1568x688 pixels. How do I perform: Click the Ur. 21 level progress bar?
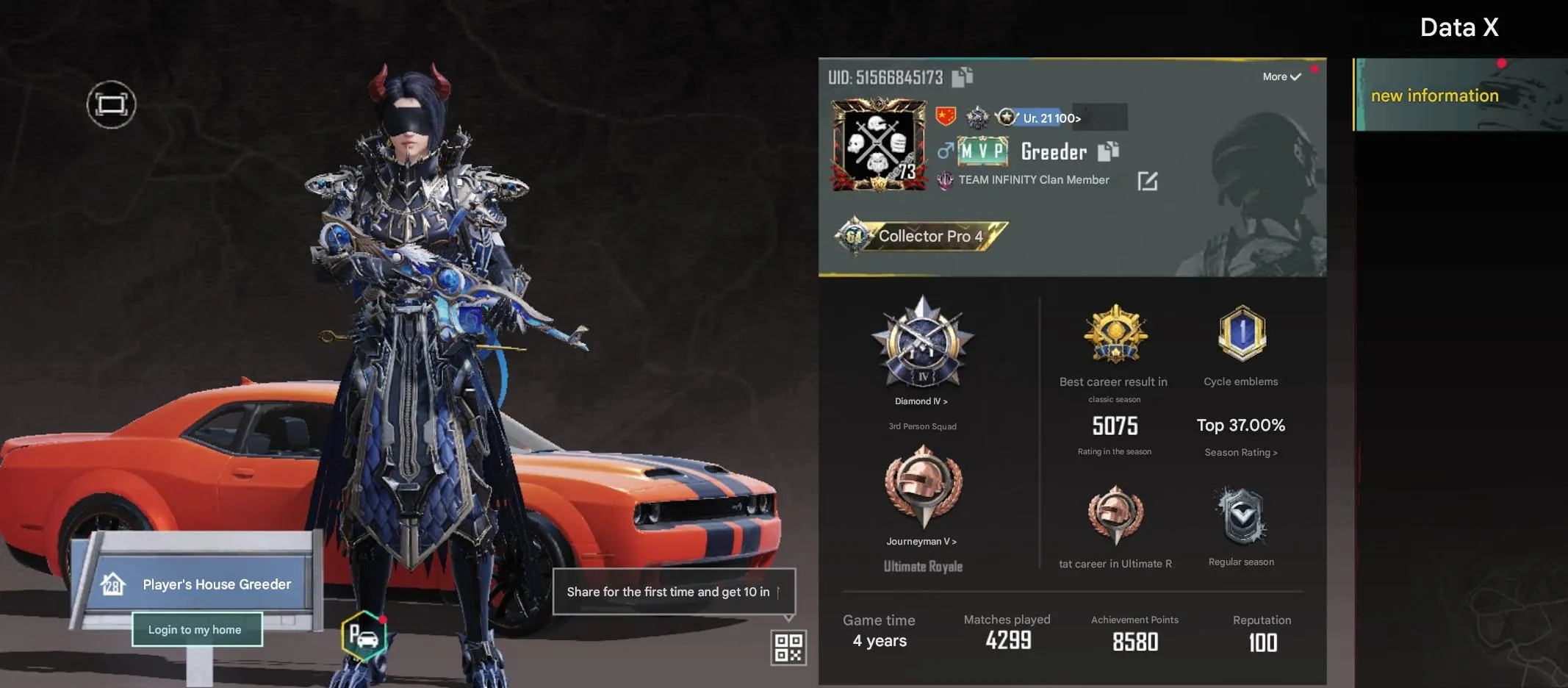(1043, 118)
